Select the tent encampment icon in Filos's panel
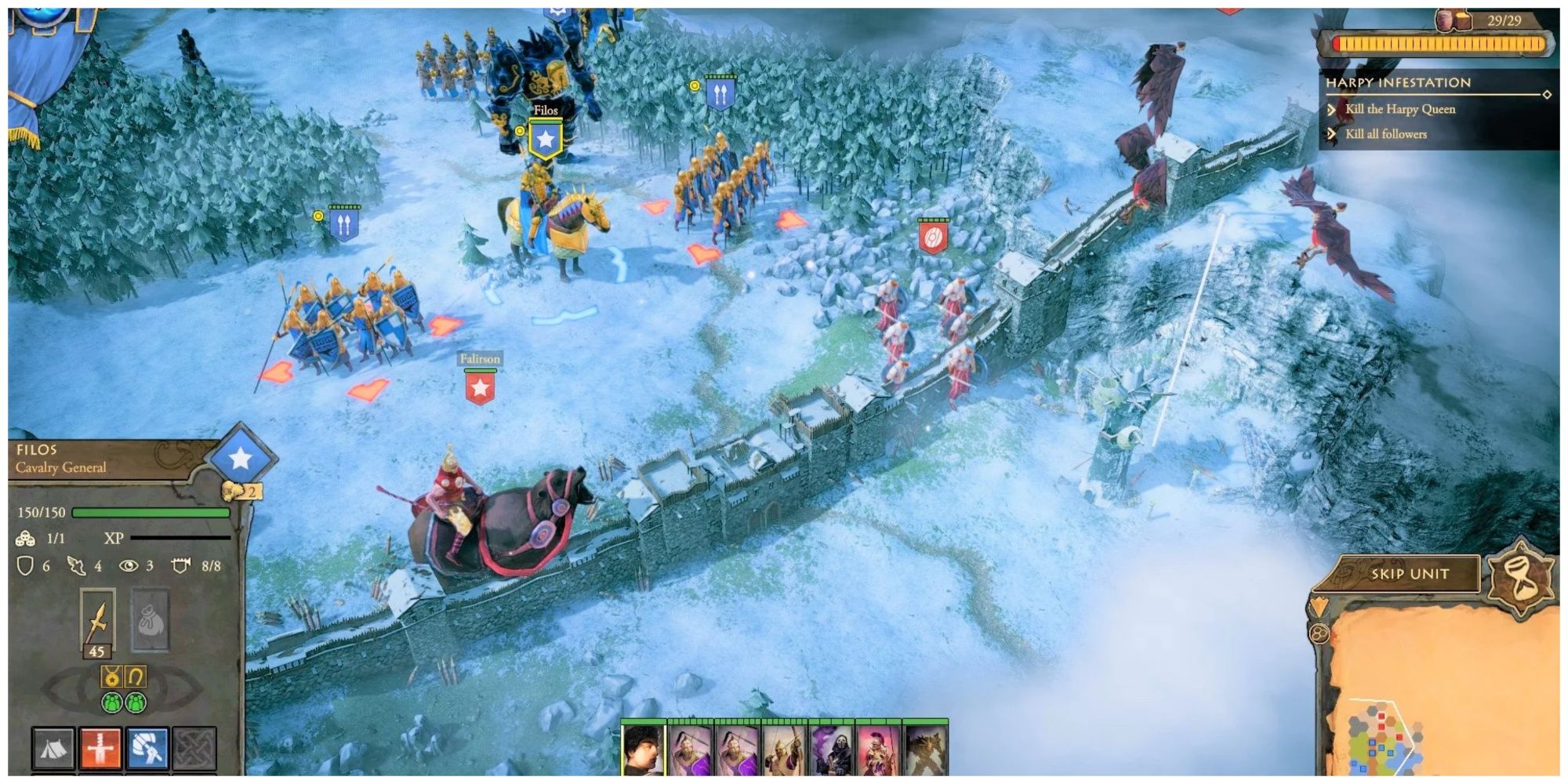 (53, 748)
